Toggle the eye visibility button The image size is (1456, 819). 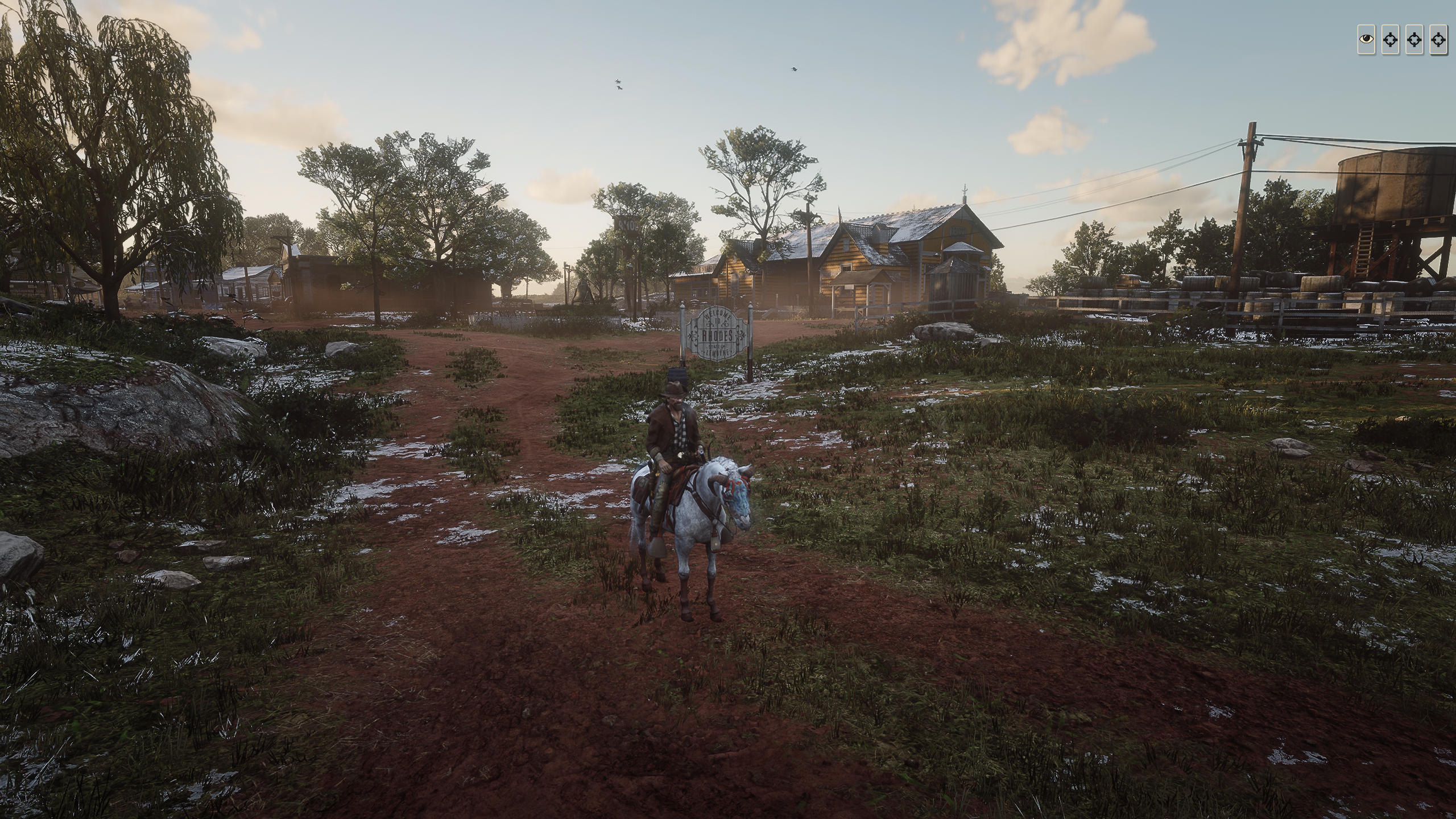(x=1366, y=39)
